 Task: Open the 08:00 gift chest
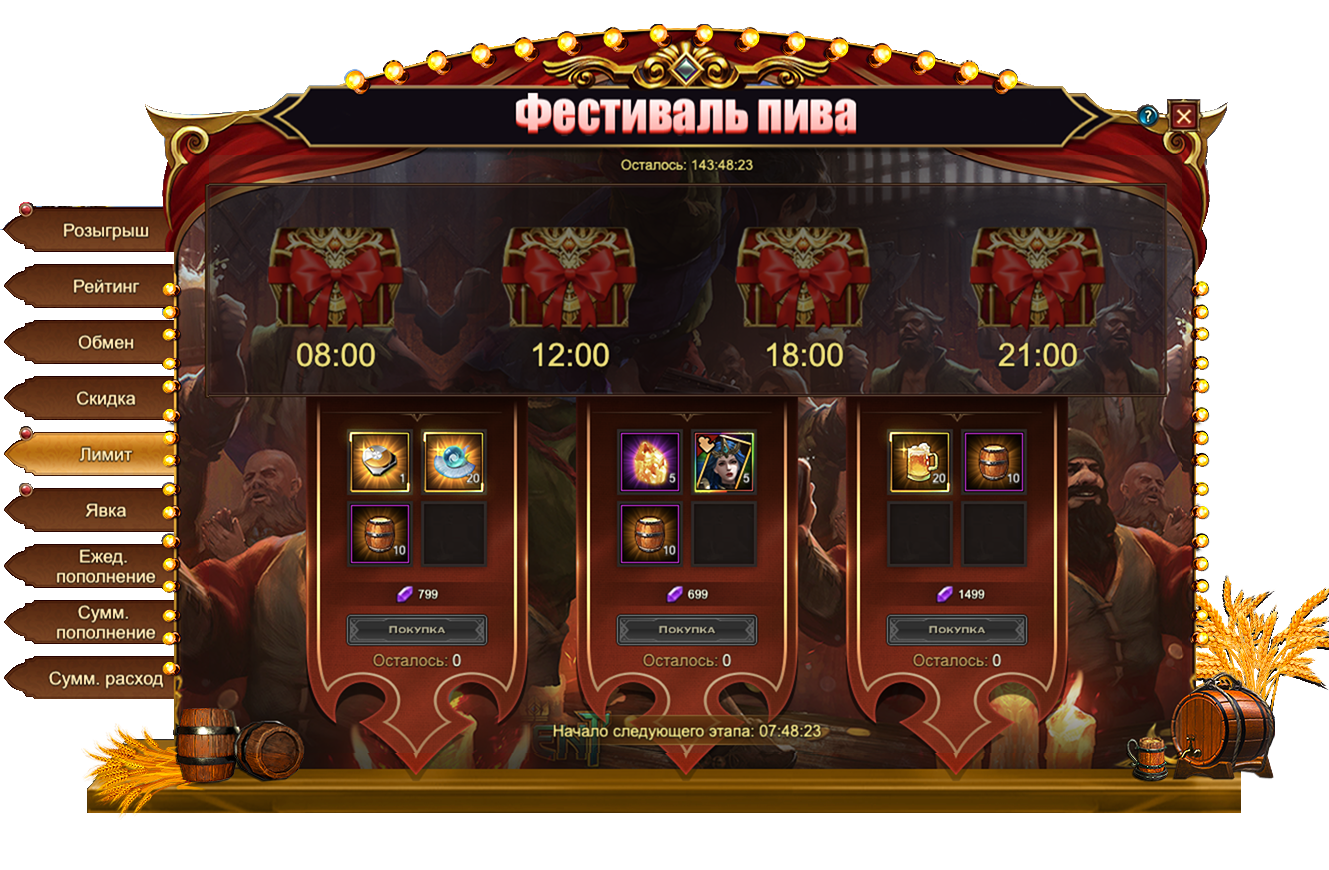pyautogui.click(x=336, y=277)
